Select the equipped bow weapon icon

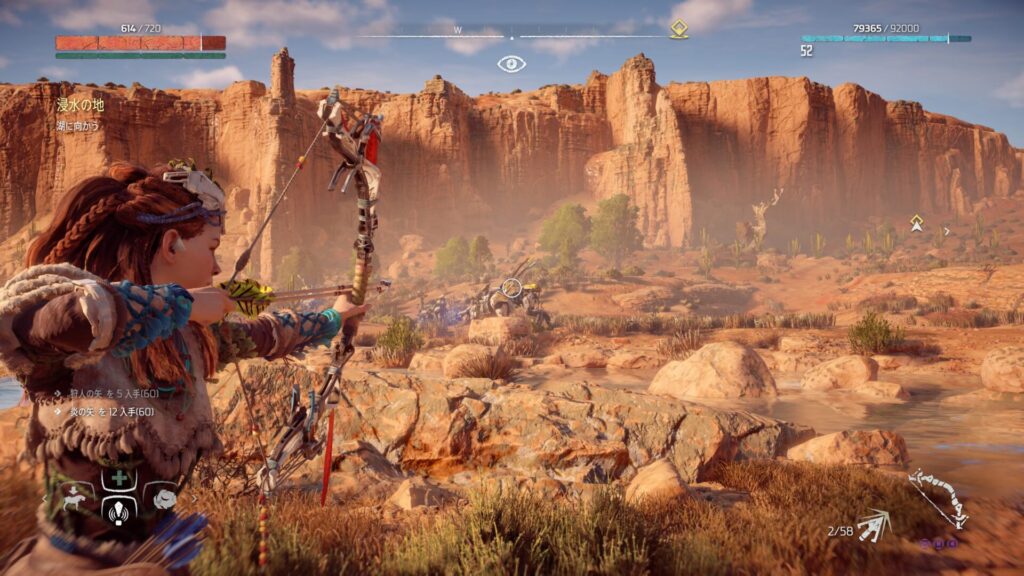click(938, 497)
